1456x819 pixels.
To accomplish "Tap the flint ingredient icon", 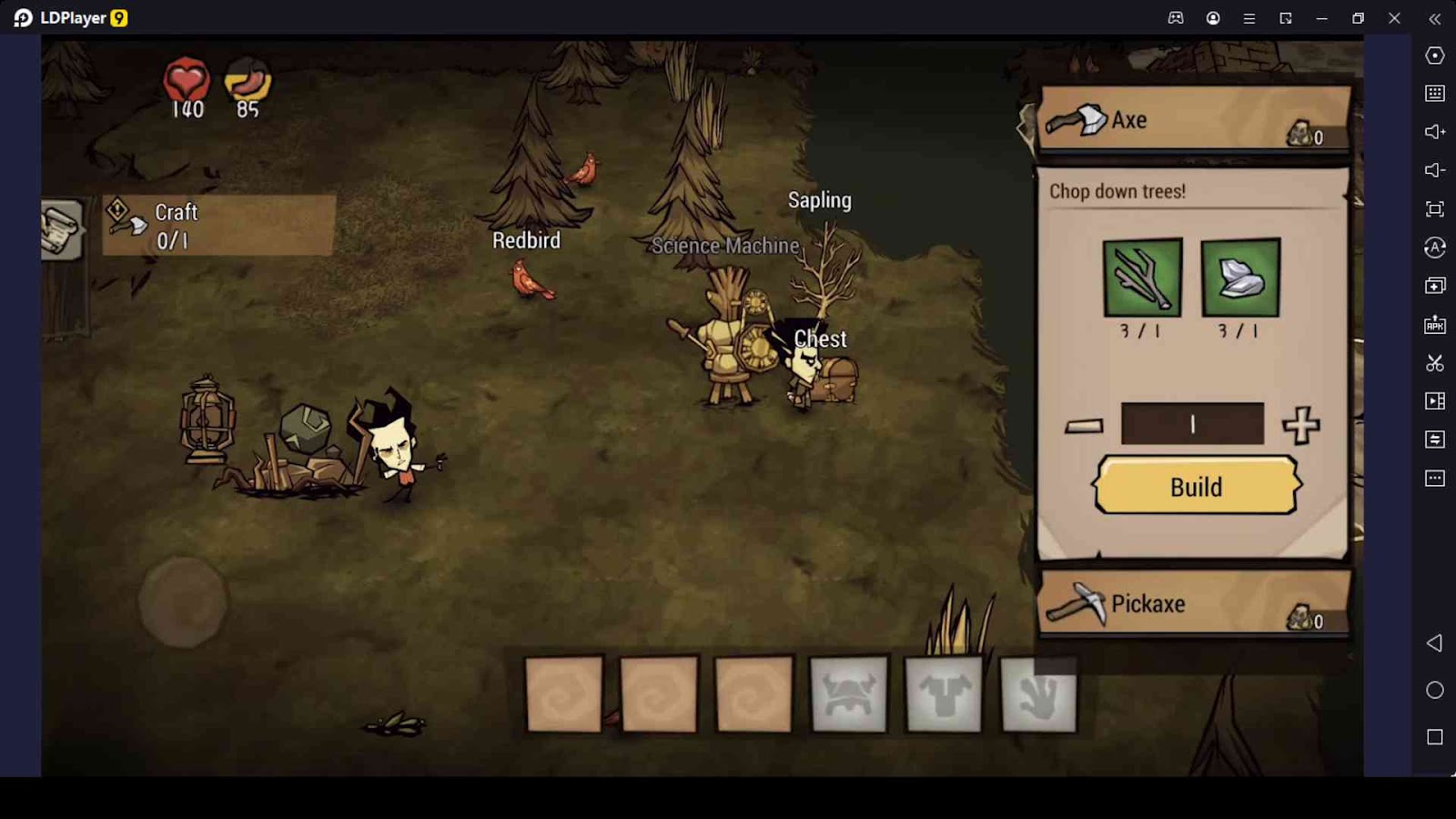I will 1240,278.
